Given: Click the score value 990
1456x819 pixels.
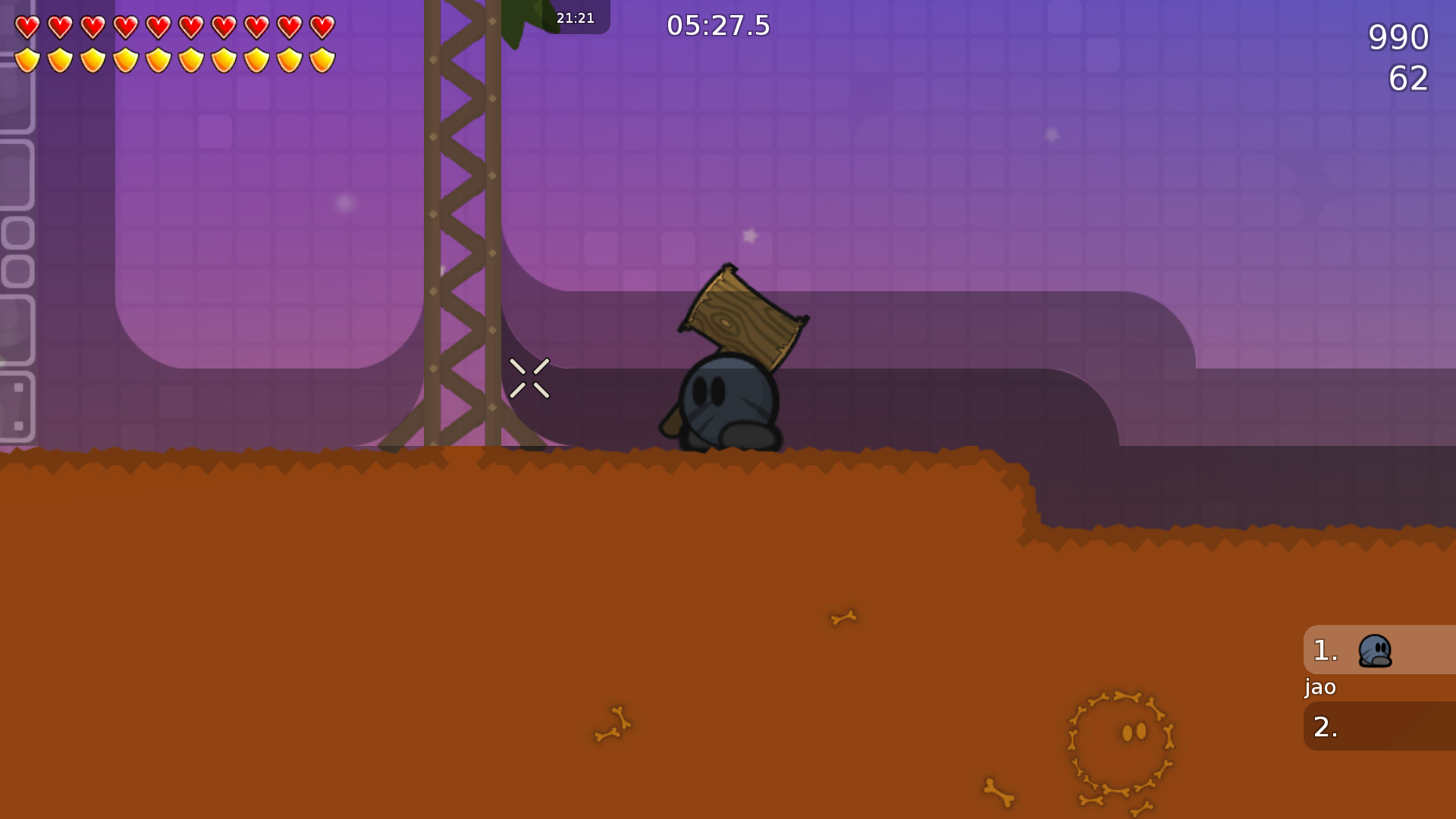Looking at the screenshot, I should pos(1399,36).
